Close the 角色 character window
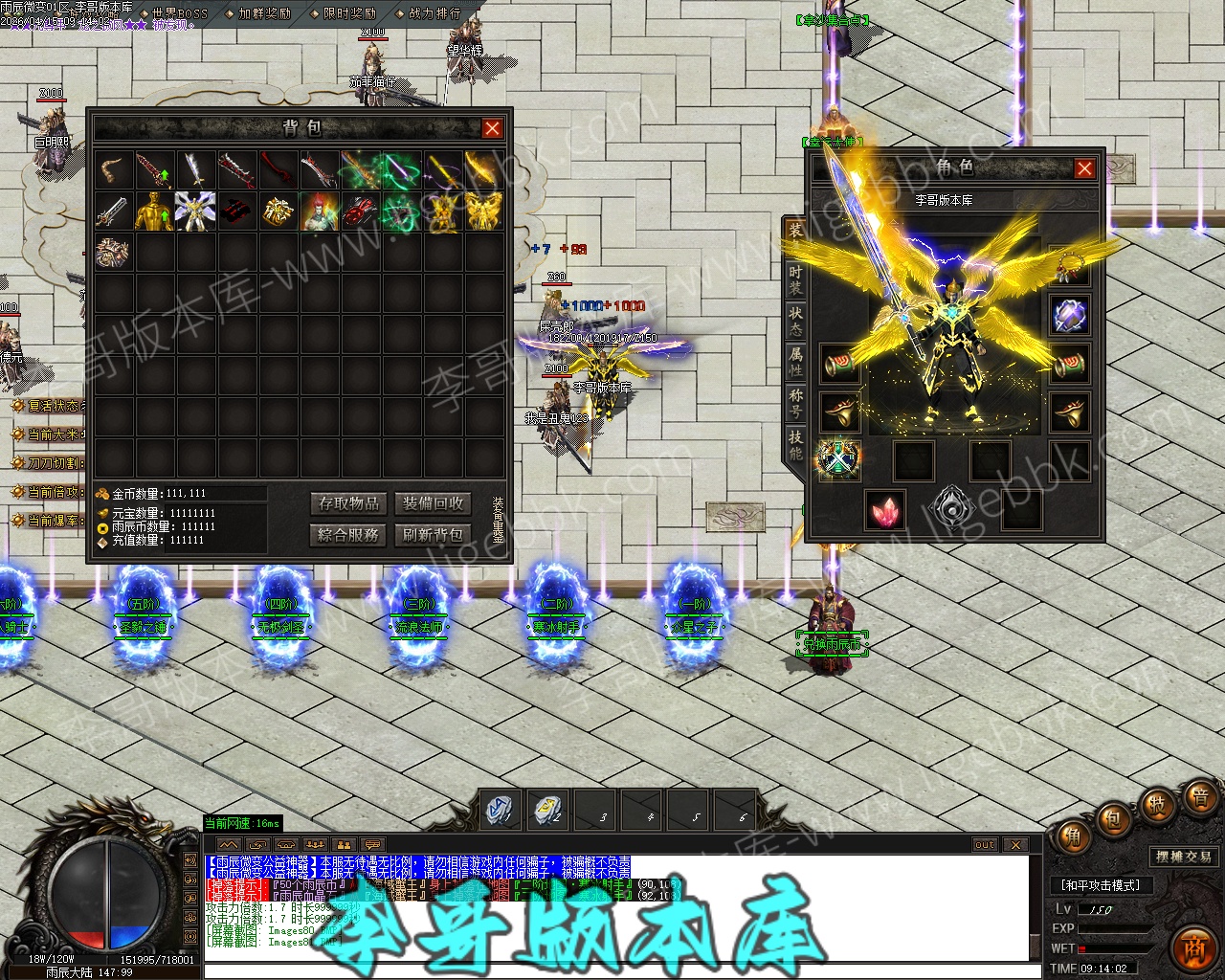Image resolution: width=1225 pixels, height=980 pixels. pos(1084,168)
